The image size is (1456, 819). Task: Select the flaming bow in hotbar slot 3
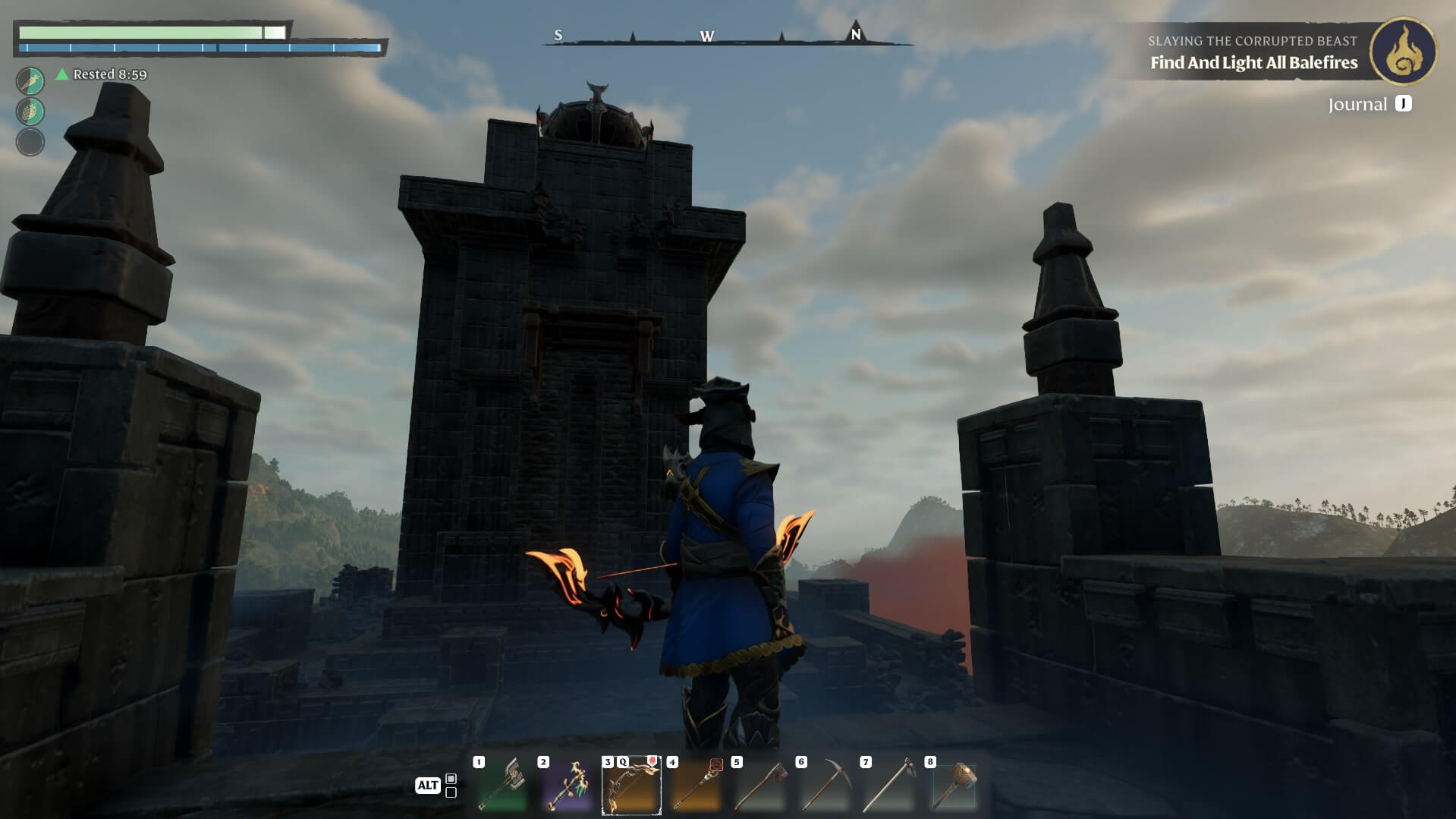631,786
